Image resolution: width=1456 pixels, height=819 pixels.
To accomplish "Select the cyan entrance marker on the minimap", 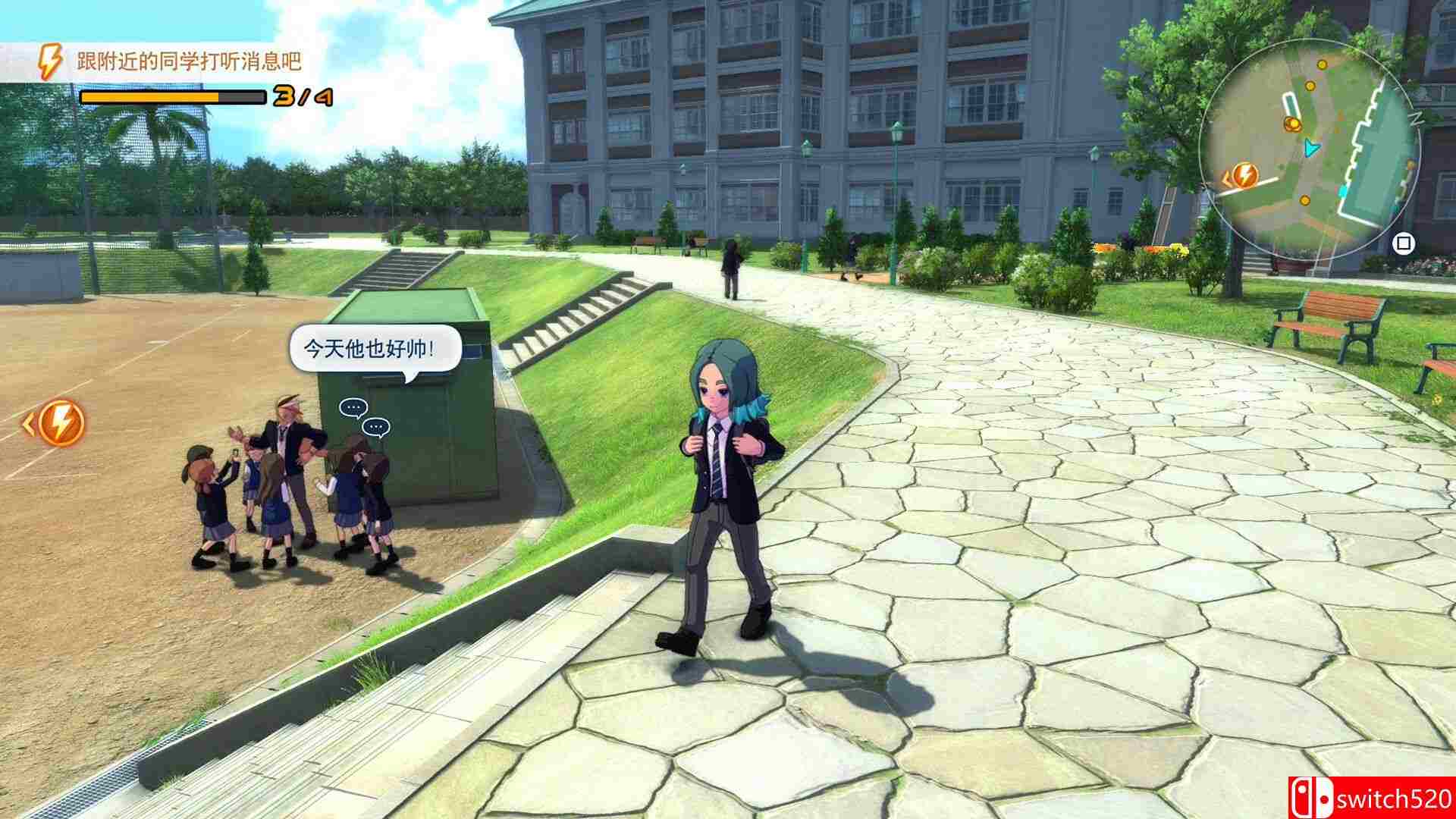I will [x=1344, y=190].
